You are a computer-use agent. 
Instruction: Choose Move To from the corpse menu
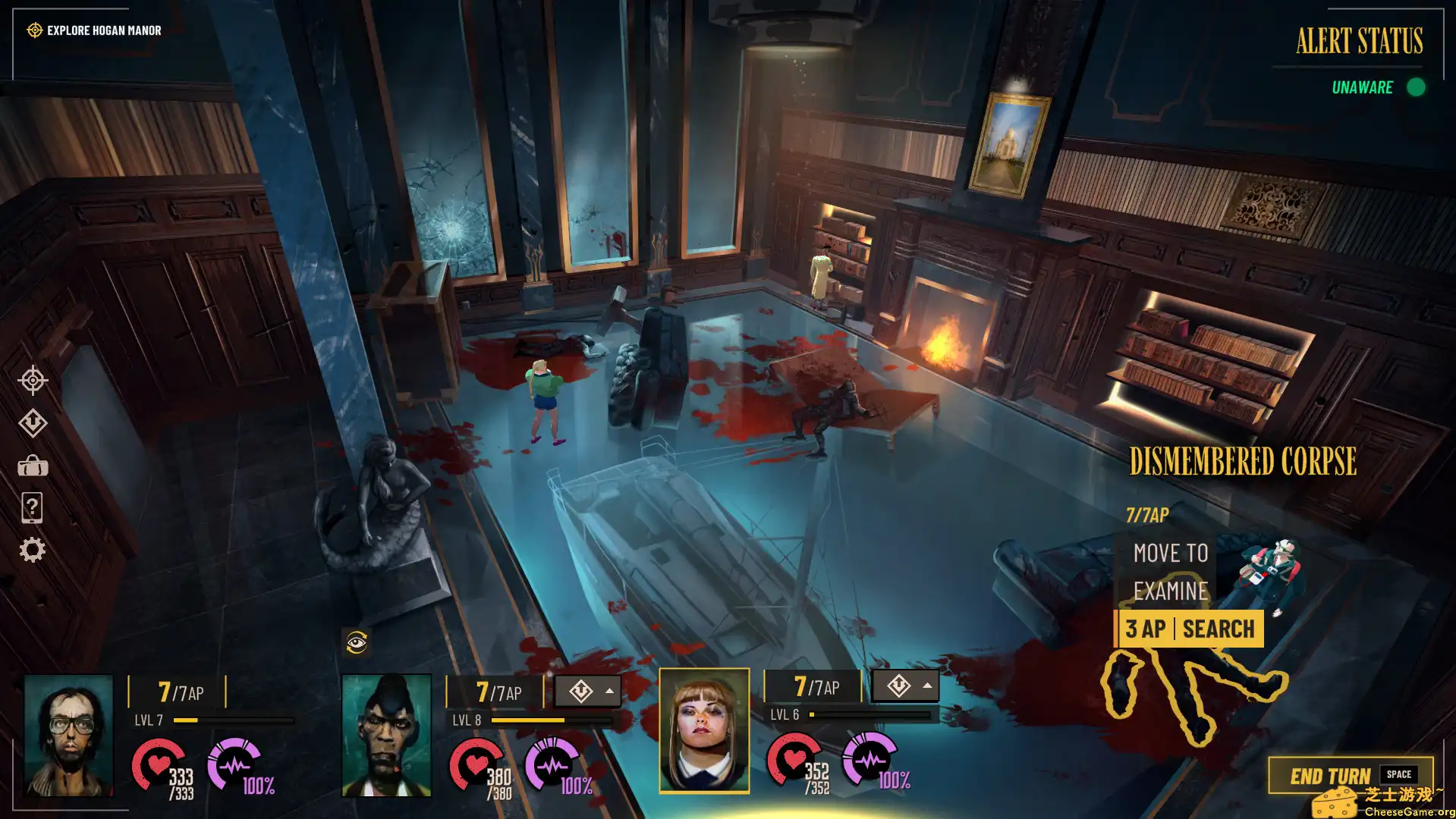tap(1170, 553)
